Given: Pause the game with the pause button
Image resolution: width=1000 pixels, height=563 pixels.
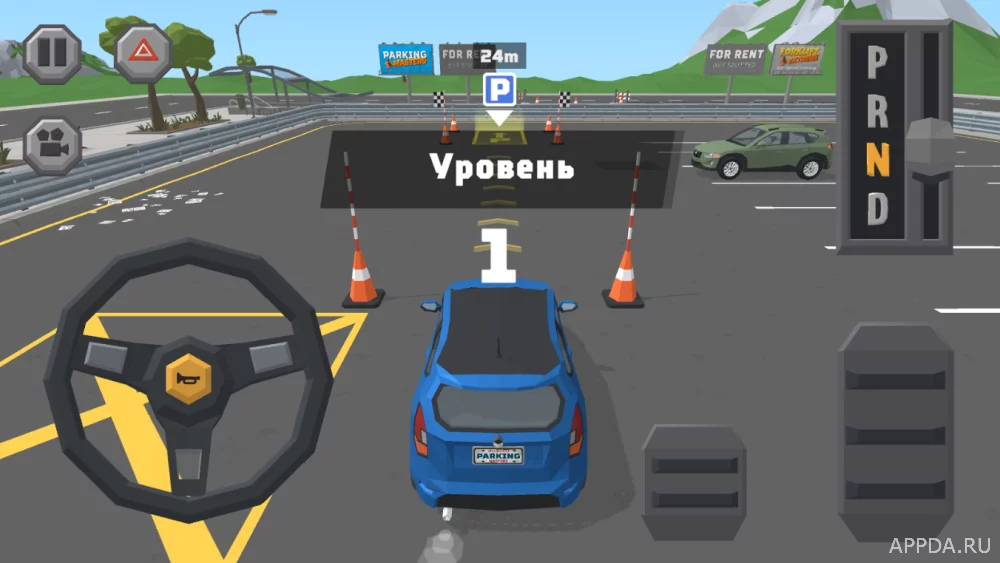Looking at the screenshot, I should (51, 54).
